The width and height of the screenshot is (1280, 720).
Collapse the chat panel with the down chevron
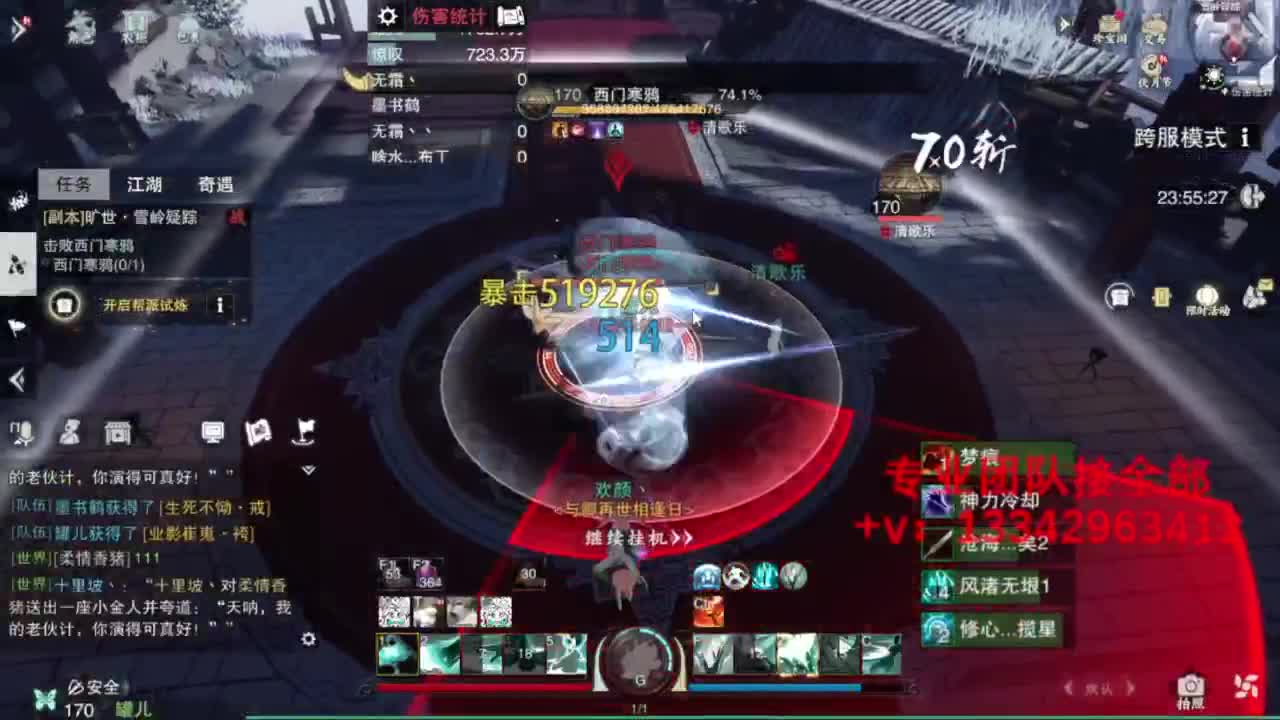(x=309, y=468)
